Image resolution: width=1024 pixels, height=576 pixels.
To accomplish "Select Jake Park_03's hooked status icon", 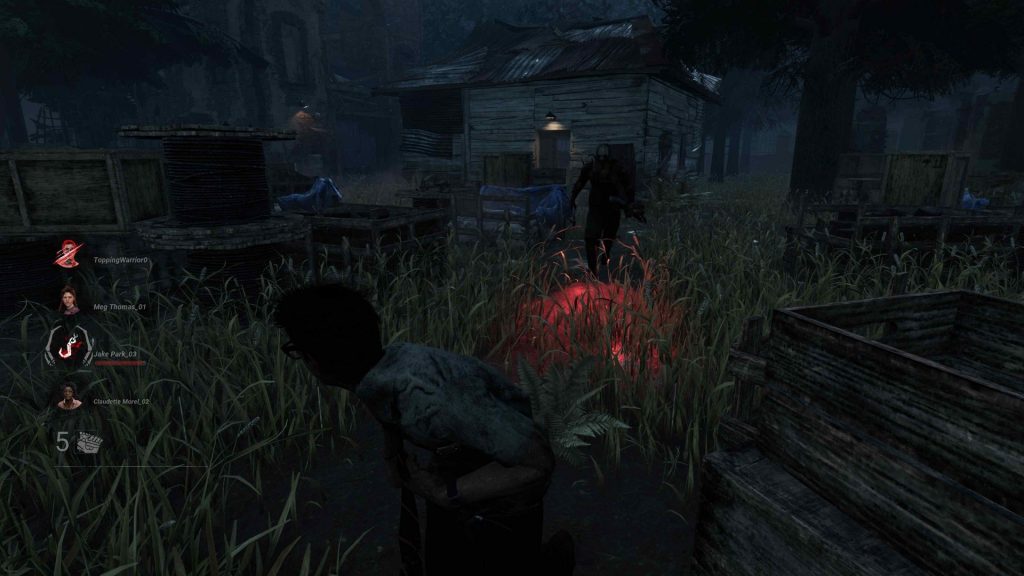I will click(68, 347).
